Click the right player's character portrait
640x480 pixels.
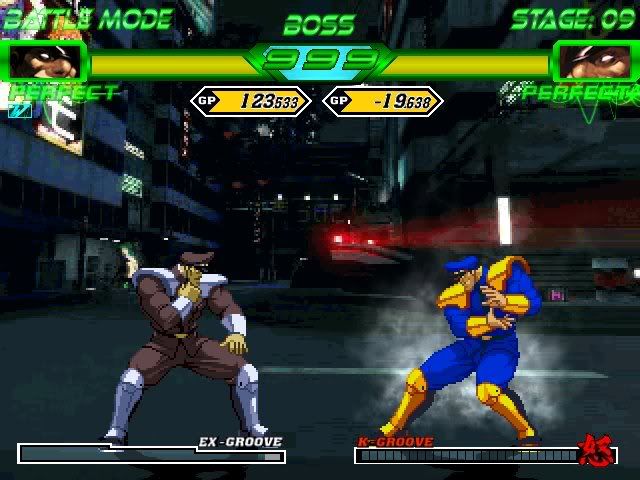593,62
